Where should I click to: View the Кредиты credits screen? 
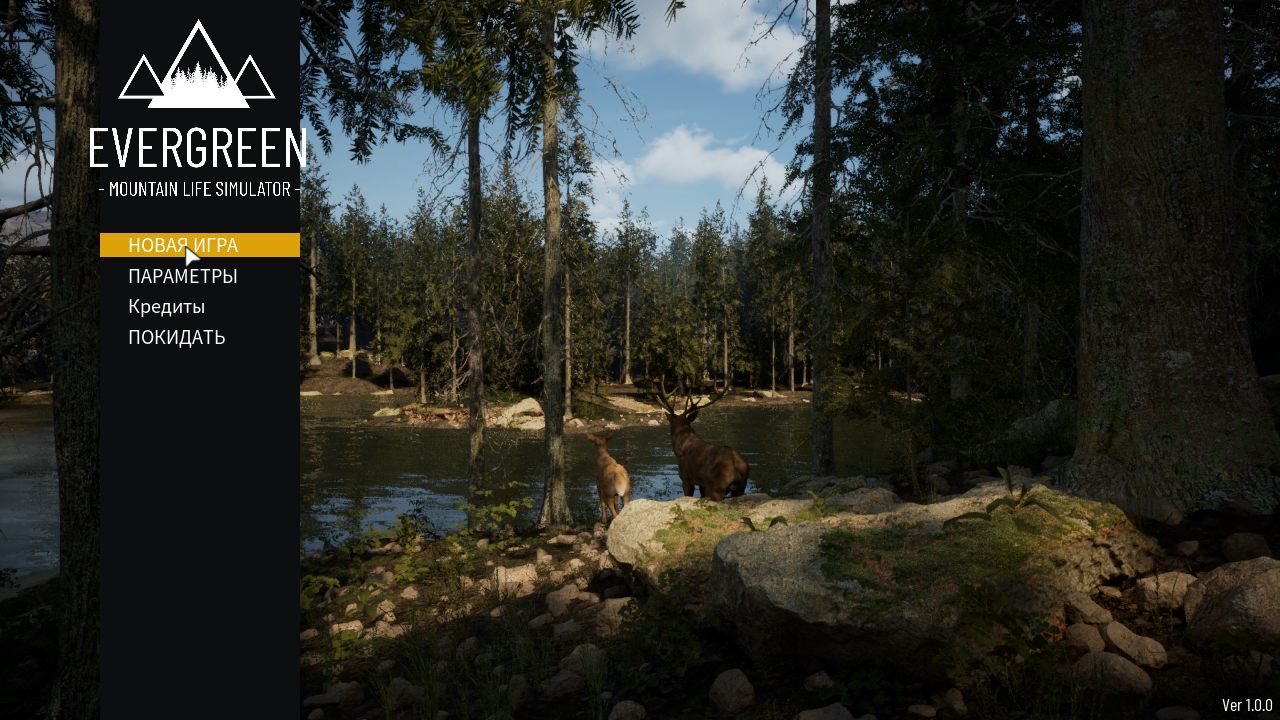[x=165, y=306]
